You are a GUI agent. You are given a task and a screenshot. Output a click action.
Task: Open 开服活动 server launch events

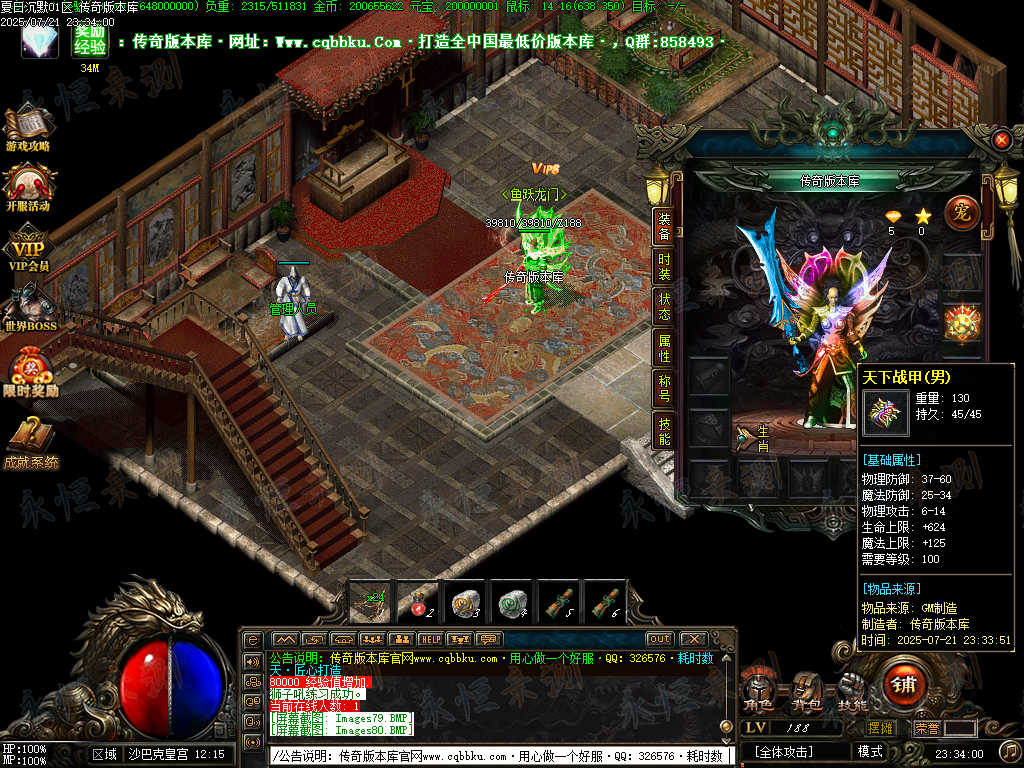tap(28, 188)
